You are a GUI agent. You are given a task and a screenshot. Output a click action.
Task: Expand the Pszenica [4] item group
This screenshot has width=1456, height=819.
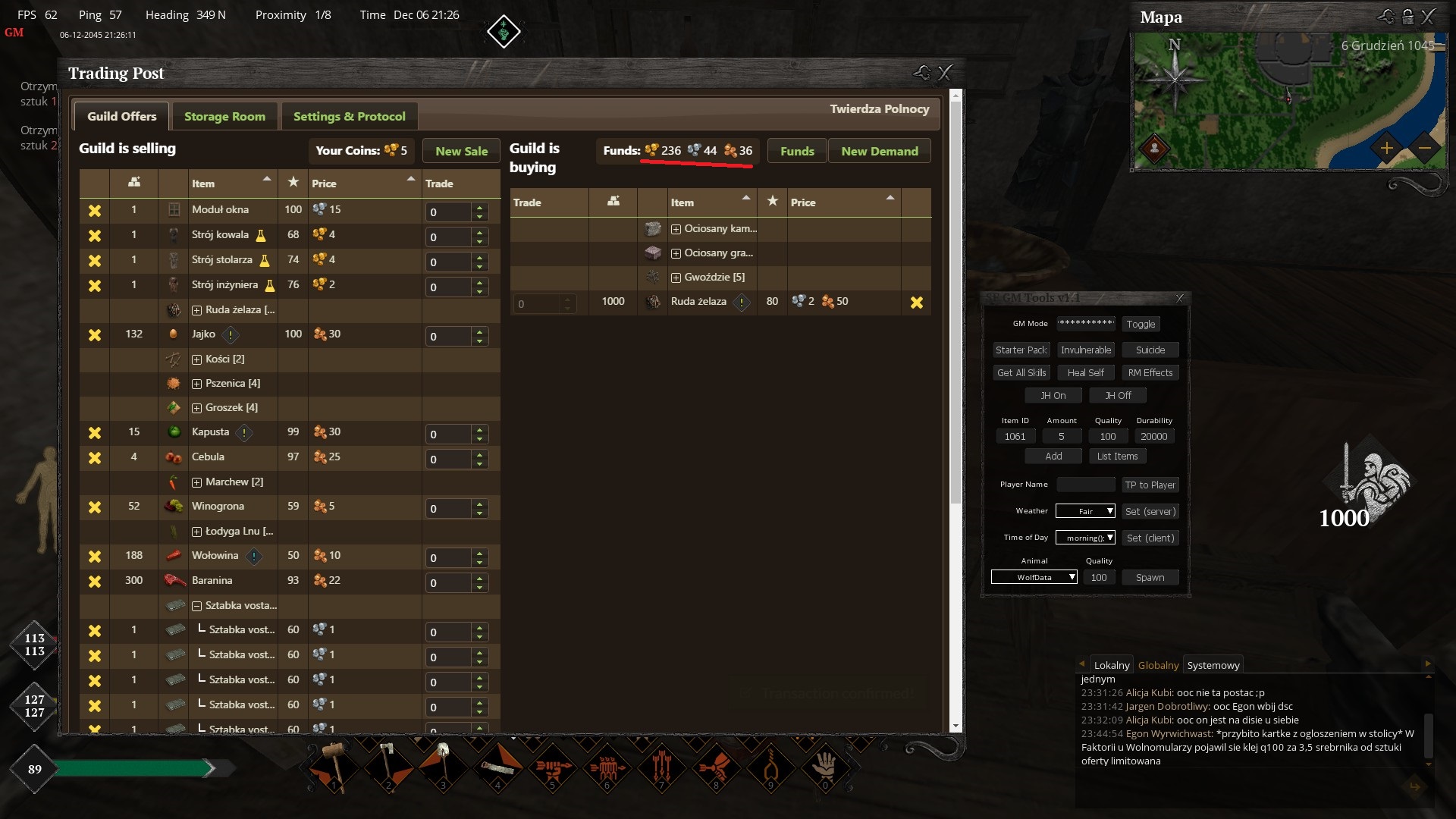196,384
